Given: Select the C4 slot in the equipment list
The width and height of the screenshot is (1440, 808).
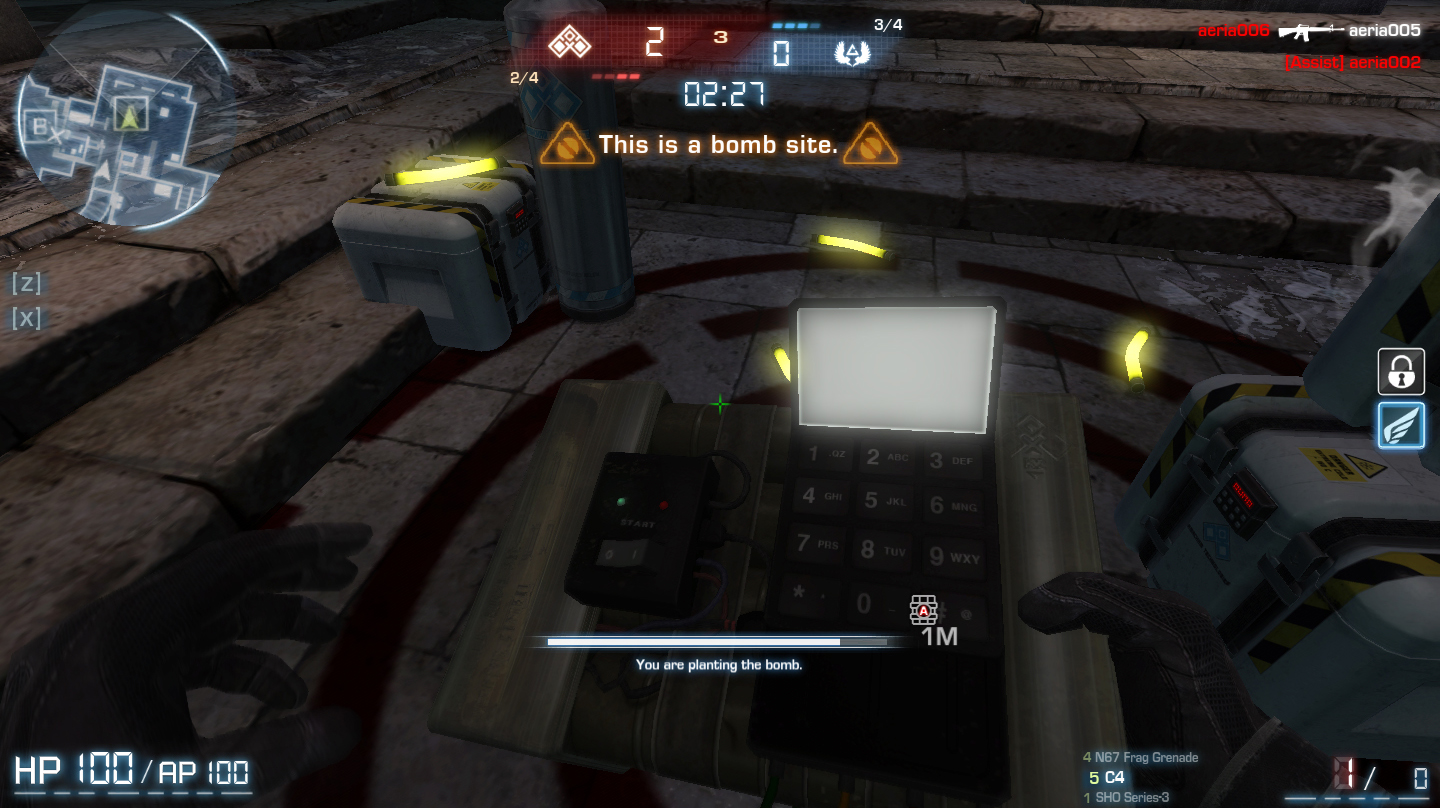Looking at the screenshot, I should pos(1109,777).
